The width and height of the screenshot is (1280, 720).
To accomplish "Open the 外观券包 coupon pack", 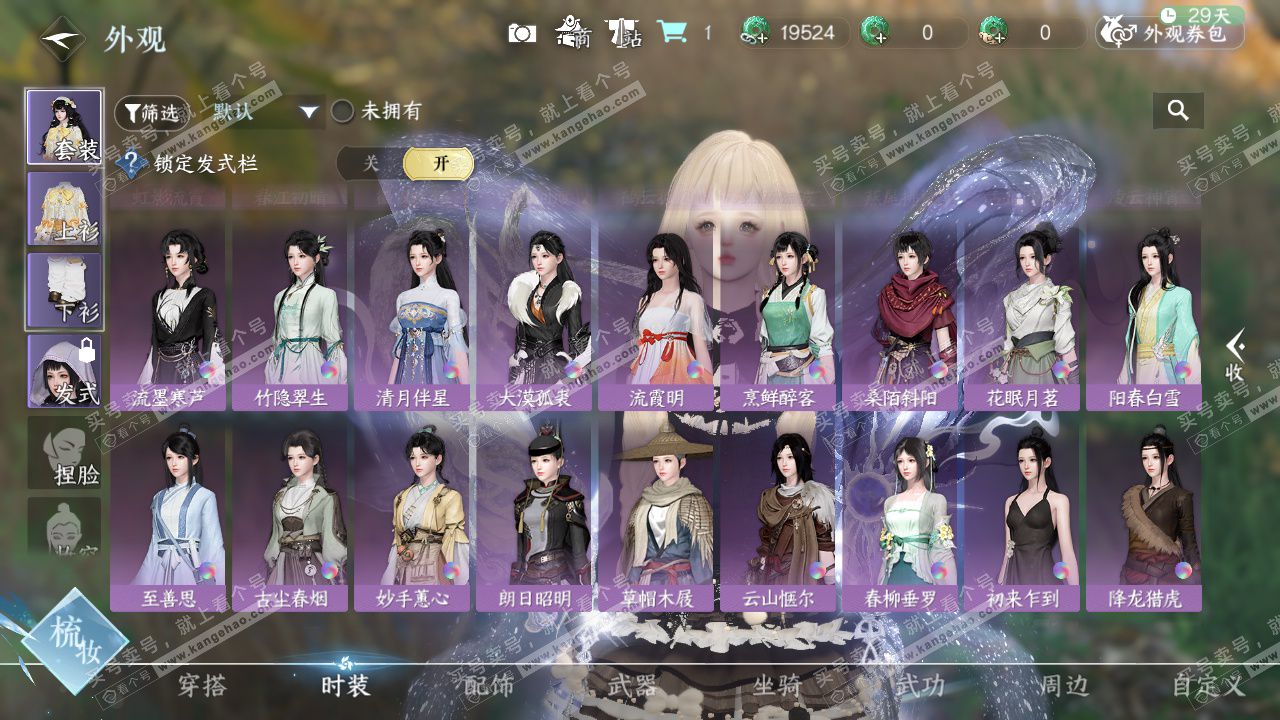I will tap(1170, 33).
